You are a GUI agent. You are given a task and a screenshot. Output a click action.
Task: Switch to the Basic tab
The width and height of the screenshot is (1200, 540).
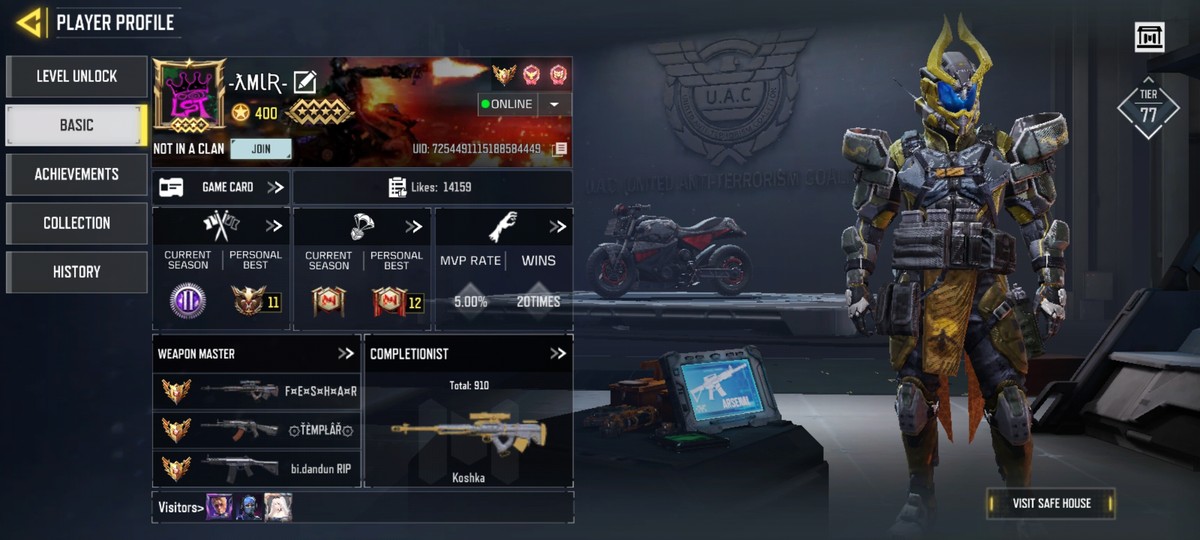(77, 125)
